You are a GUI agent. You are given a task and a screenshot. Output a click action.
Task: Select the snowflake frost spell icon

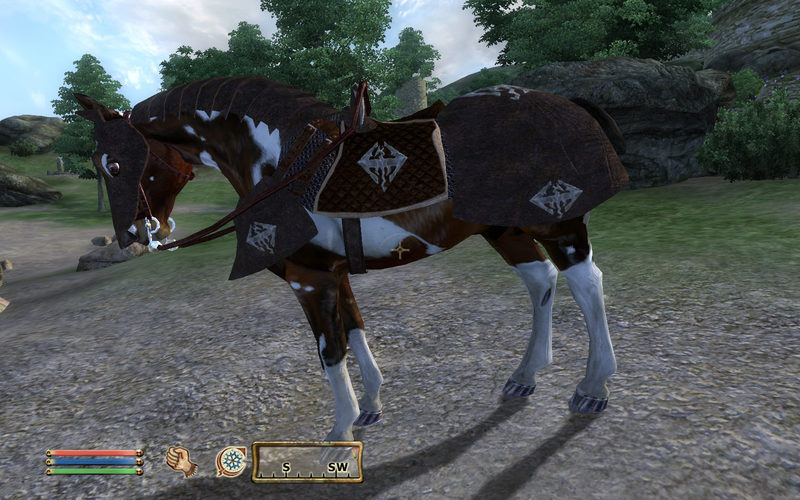point(231,461)
